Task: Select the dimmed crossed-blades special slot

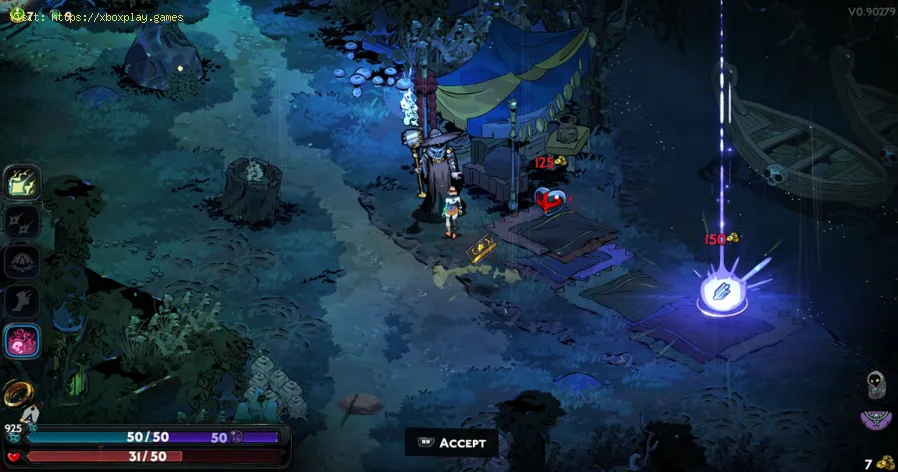Action: coord(23,221)
